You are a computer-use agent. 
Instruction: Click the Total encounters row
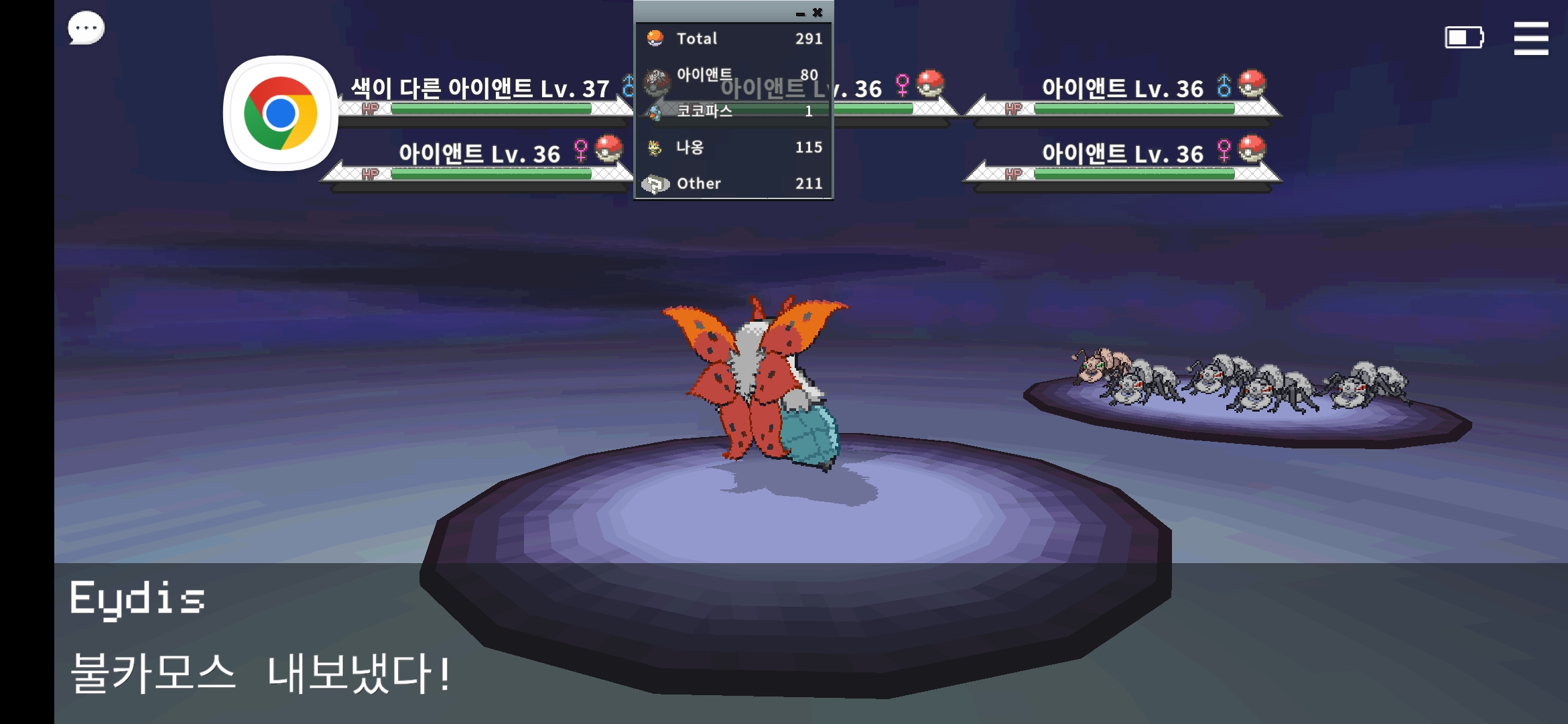(x=734, y=39)
